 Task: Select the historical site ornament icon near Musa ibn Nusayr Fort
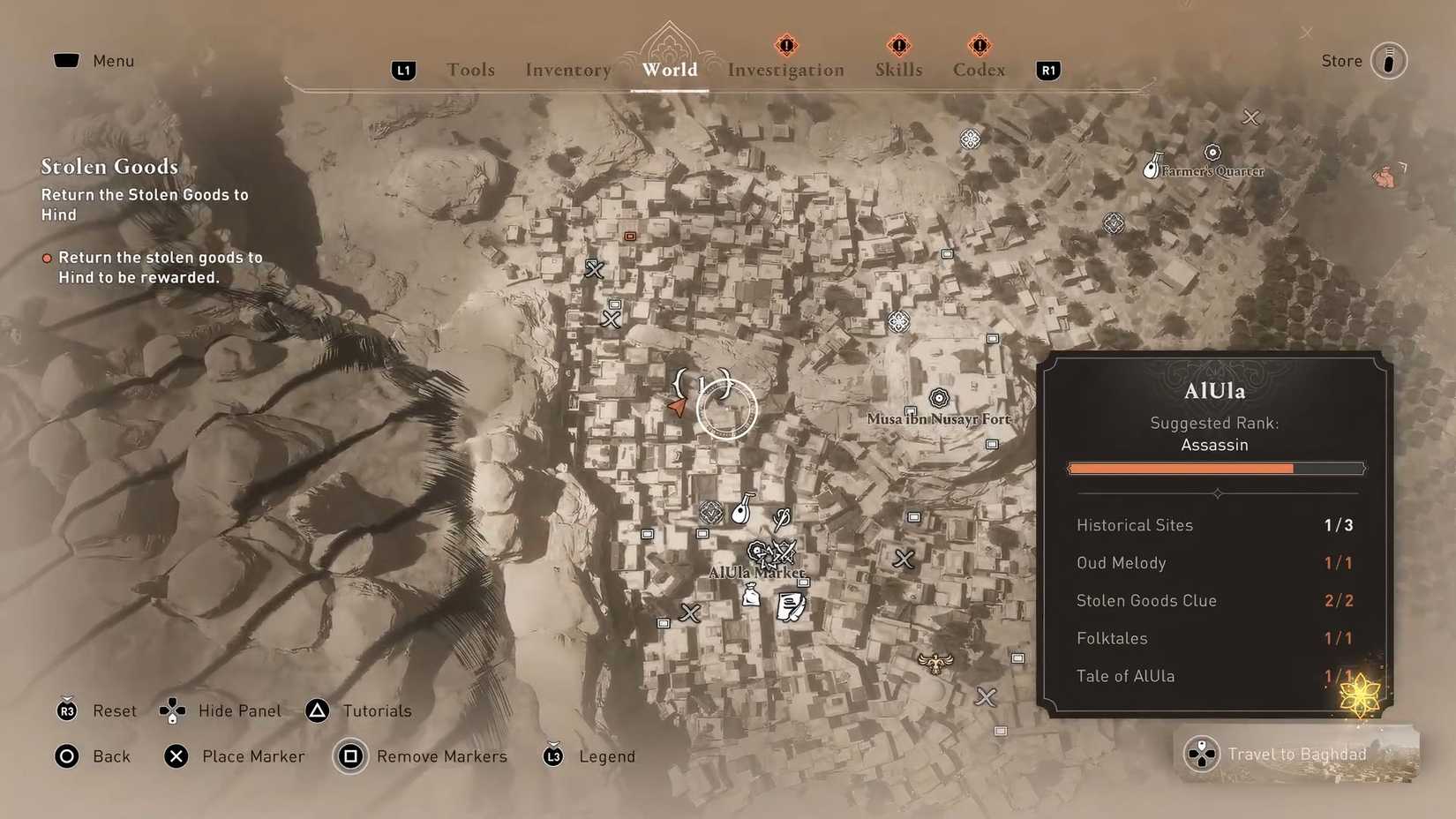point(938,399)
